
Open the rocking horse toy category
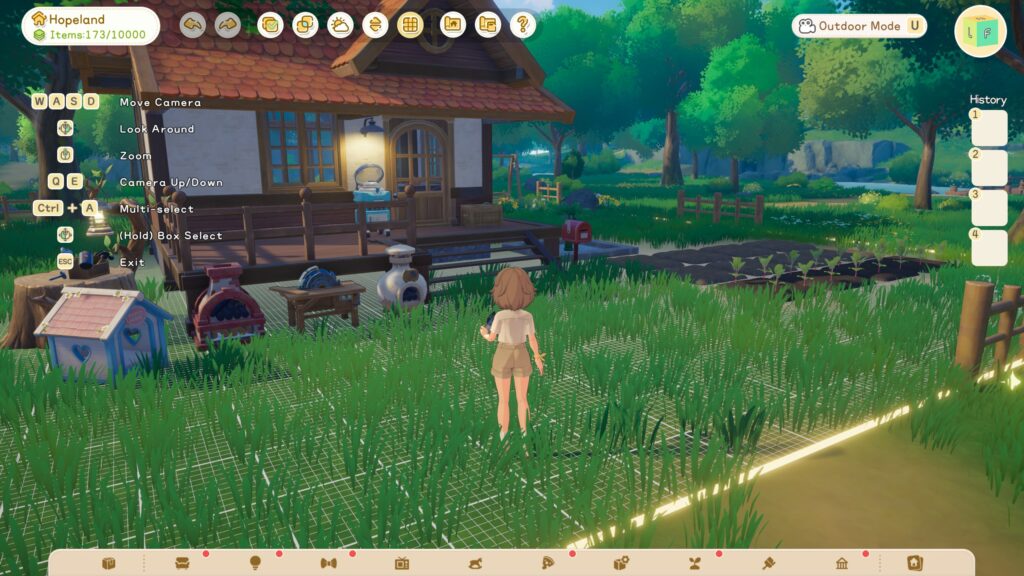pos(475,563)
